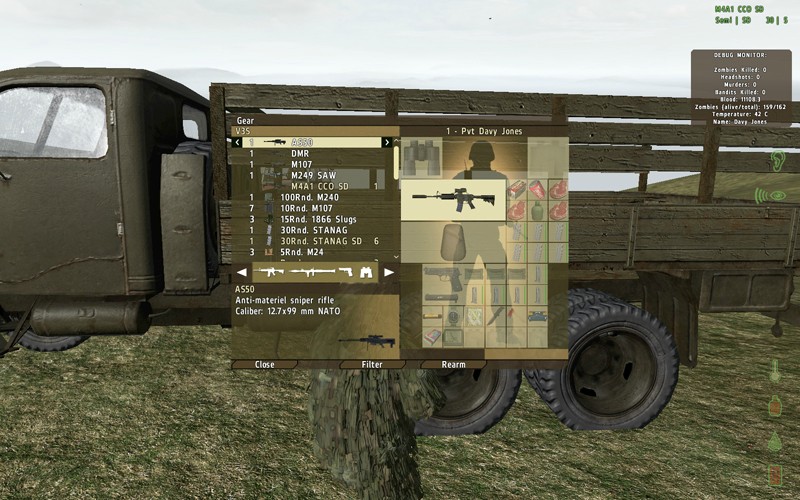Click the filter bar's right arrow

coord(389,272)
